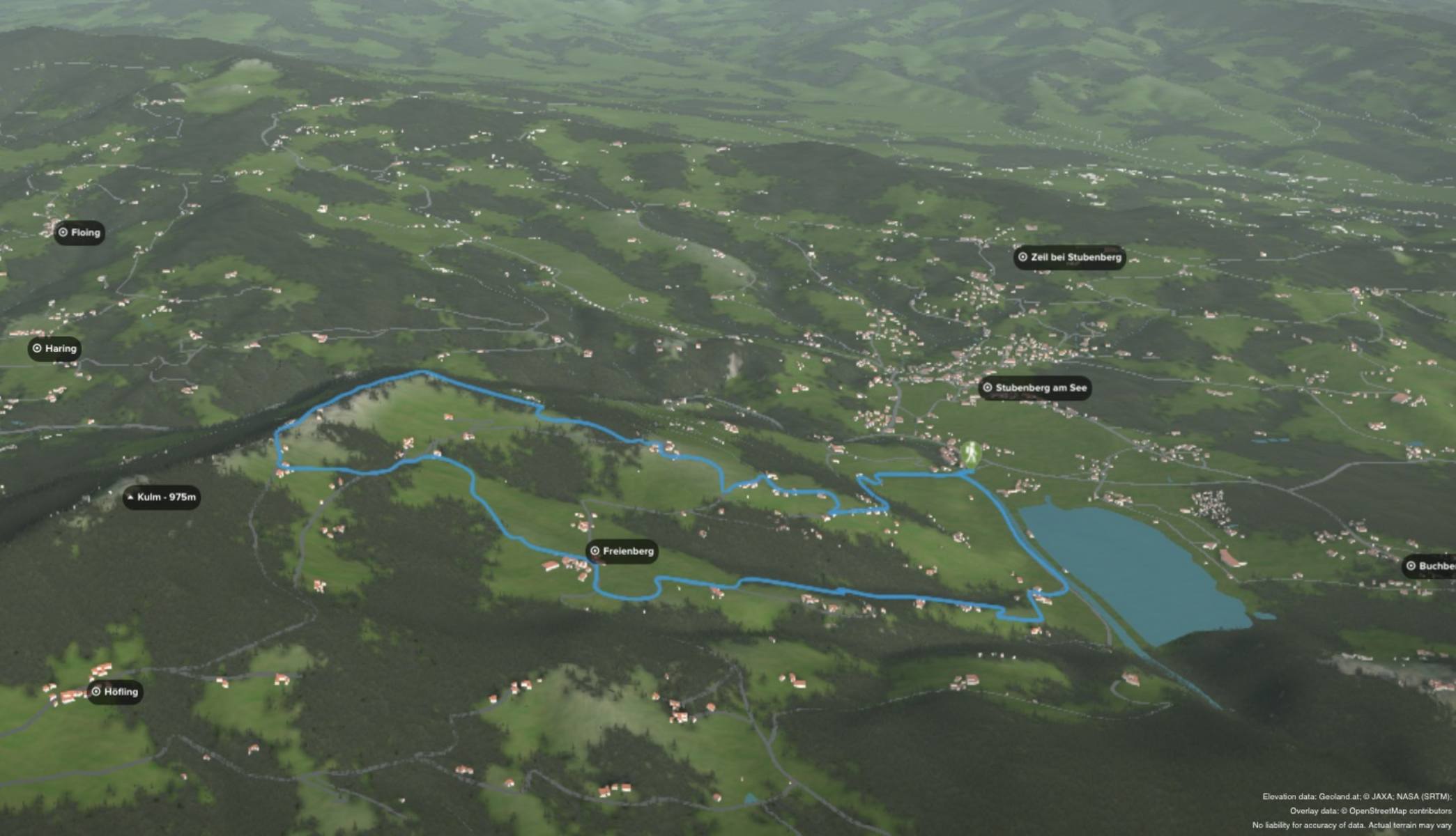Image resolution: width=1456 pixels, height=836 pixels.
Task: Click the Zeil bei Stubenberg marker
Action: click(x=1069, y=257)
